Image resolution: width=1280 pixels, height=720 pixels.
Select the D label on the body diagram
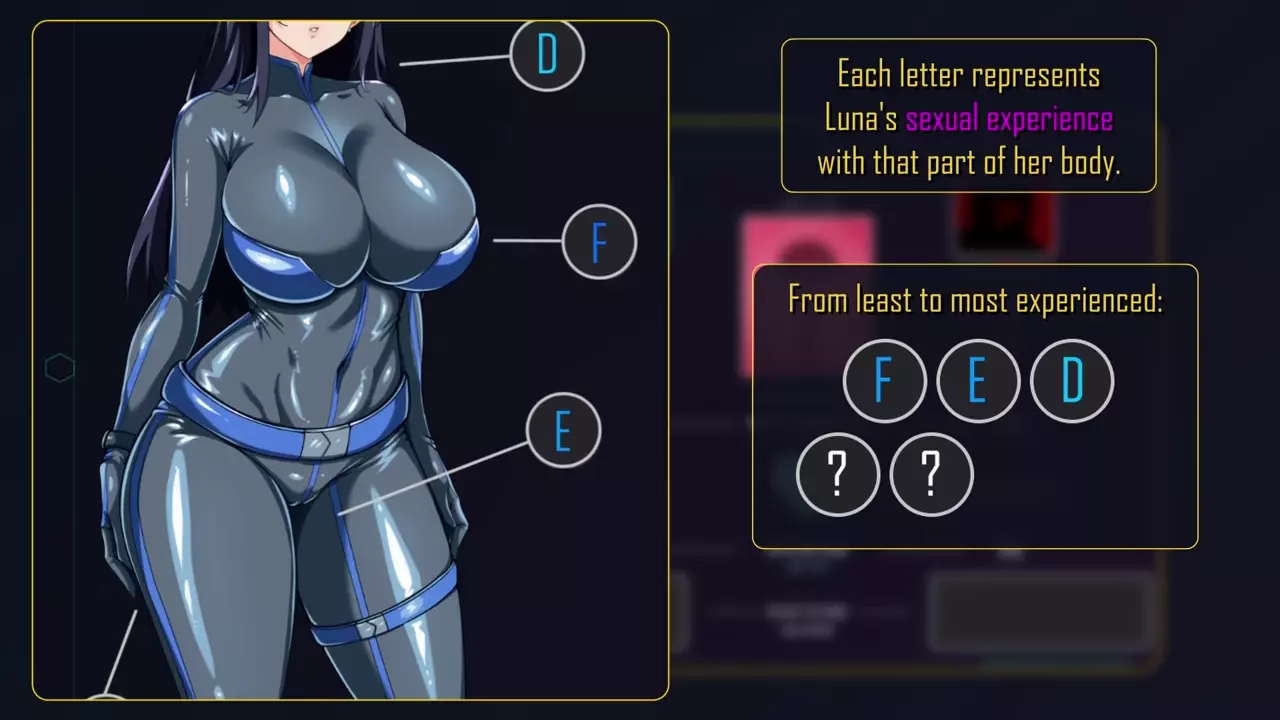(547, 55)
